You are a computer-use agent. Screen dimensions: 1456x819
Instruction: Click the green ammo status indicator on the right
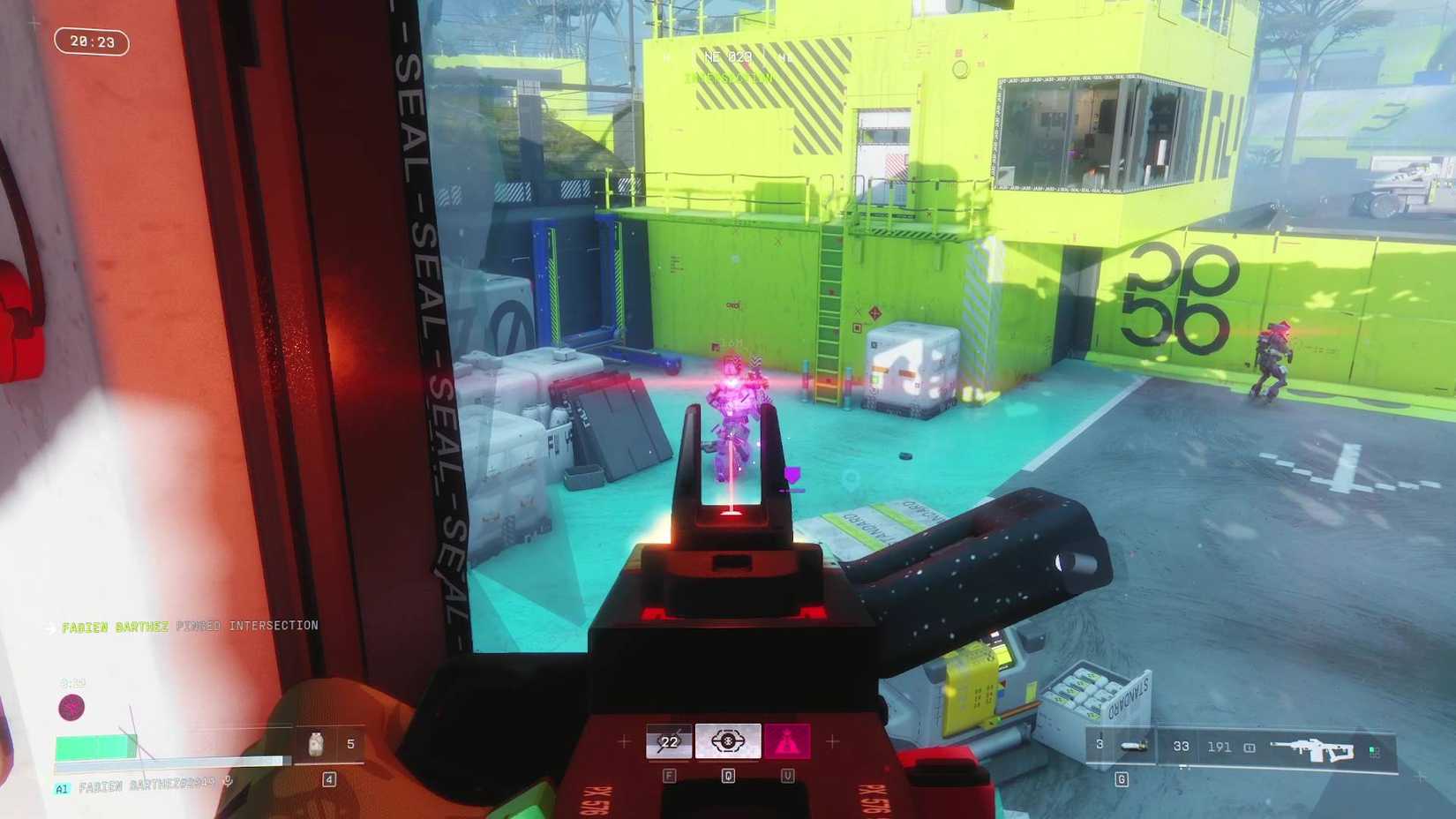click(x=1373, y=749)
